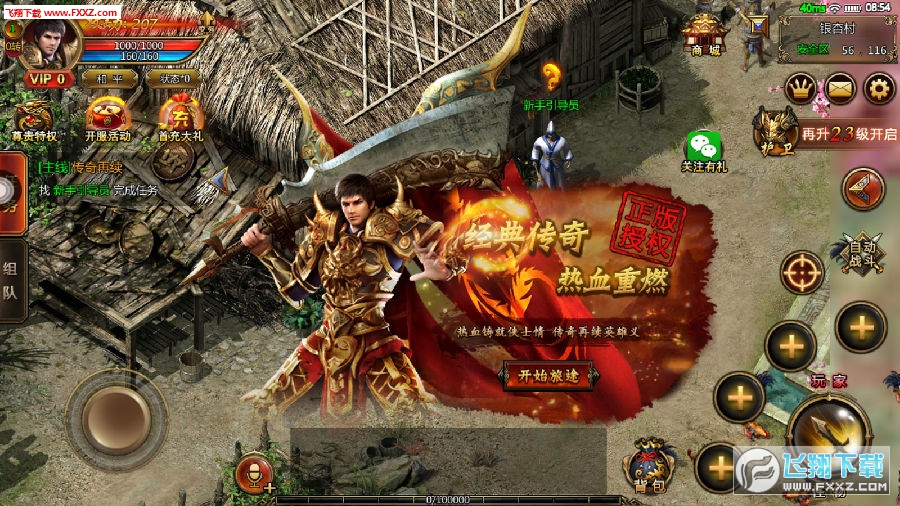This screenshot has width=900, height=506.
Task: Open the 背包 bag
Action: 649,466
